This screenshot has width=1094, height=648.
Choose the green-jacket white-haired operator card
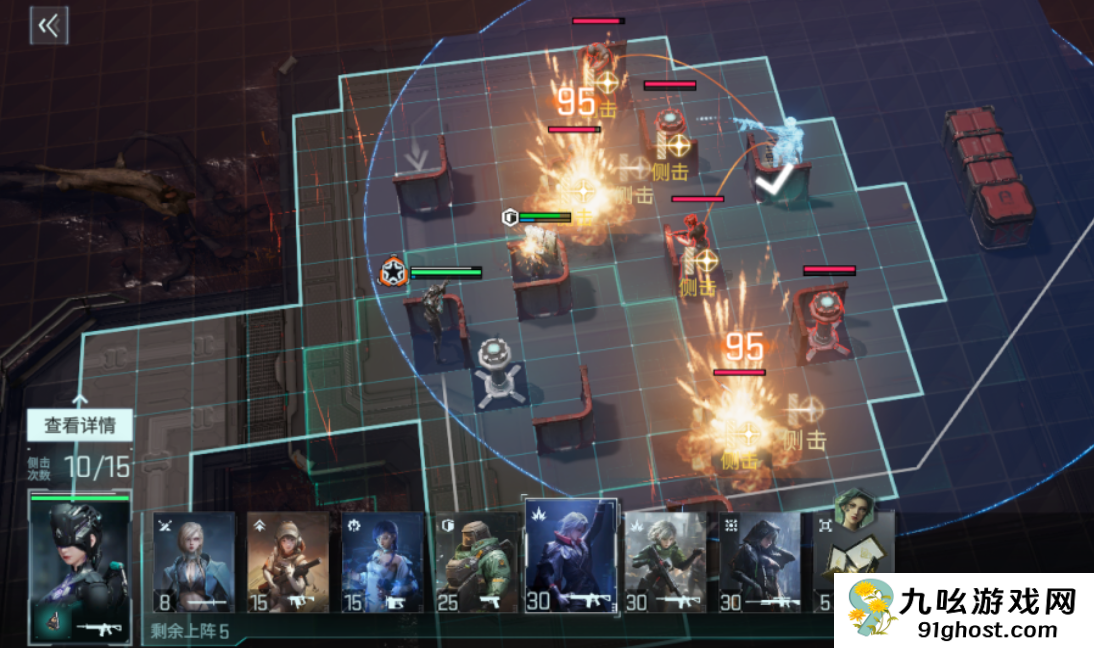[x=666, y=562]
